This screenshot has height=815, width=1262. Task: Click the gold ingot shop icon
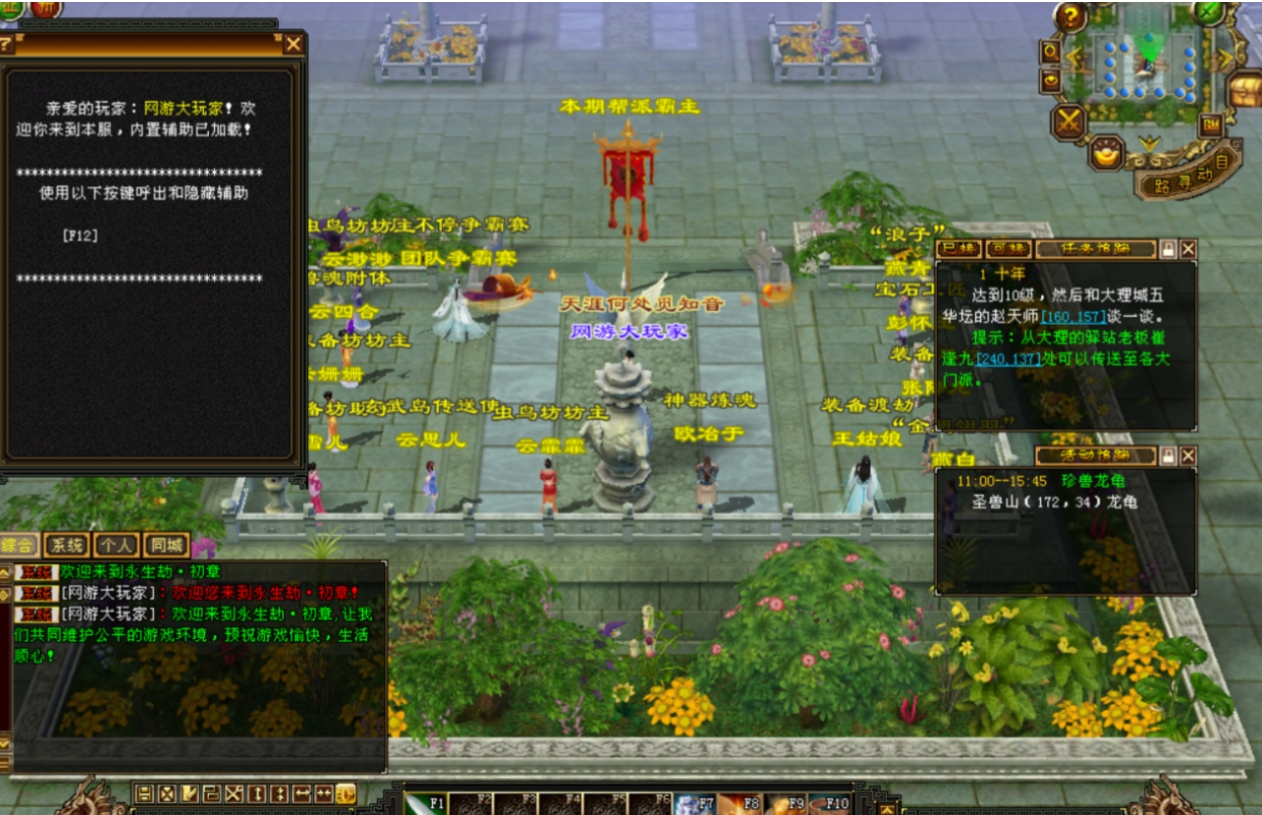(x=1107, y=153)
